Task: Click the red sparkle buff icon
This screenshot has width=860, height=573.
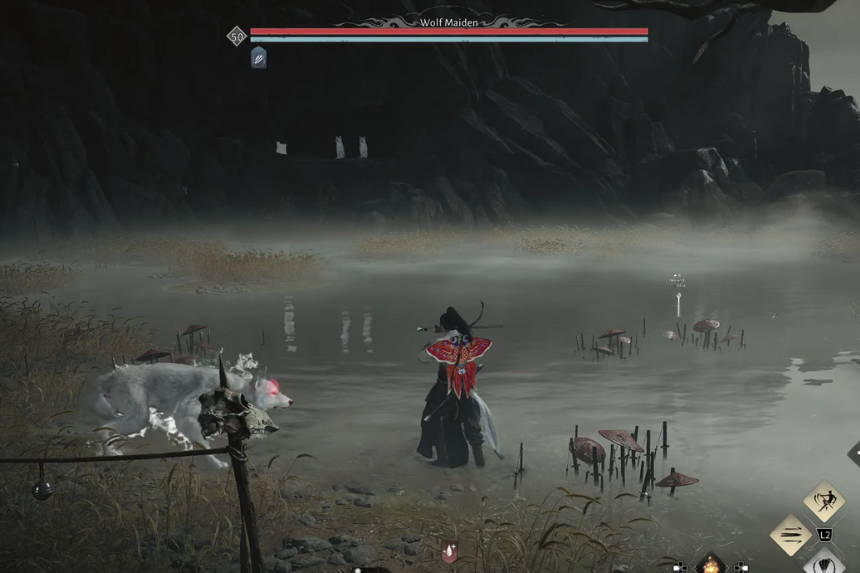Action: pyautogui.click(x=450, y=551)
